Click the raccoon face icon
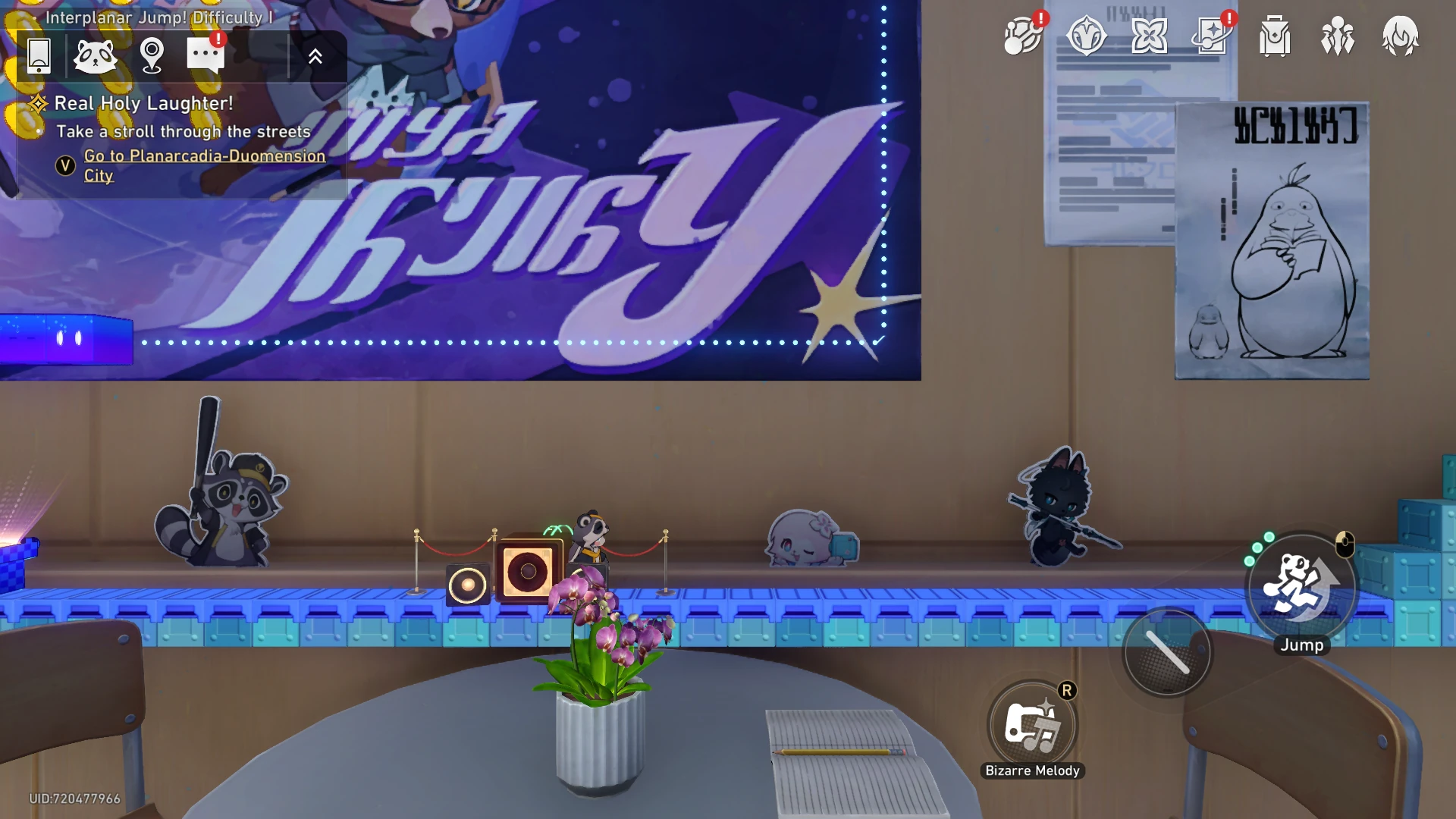 [95, 55]
